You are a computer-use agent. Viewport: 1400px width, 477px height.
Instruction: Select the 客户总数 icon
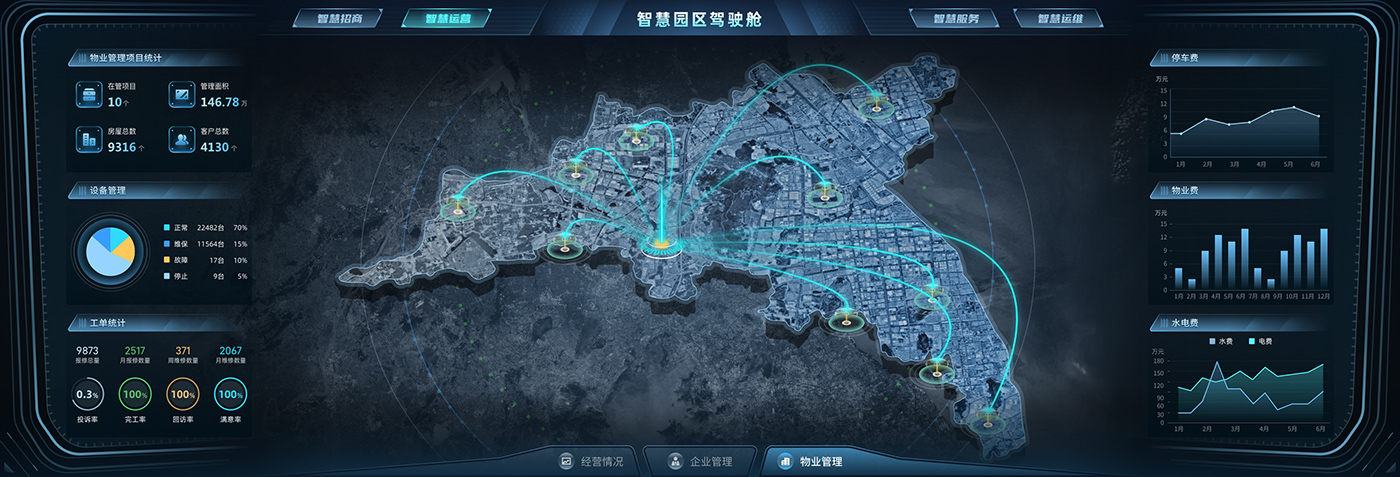(182, 140)
